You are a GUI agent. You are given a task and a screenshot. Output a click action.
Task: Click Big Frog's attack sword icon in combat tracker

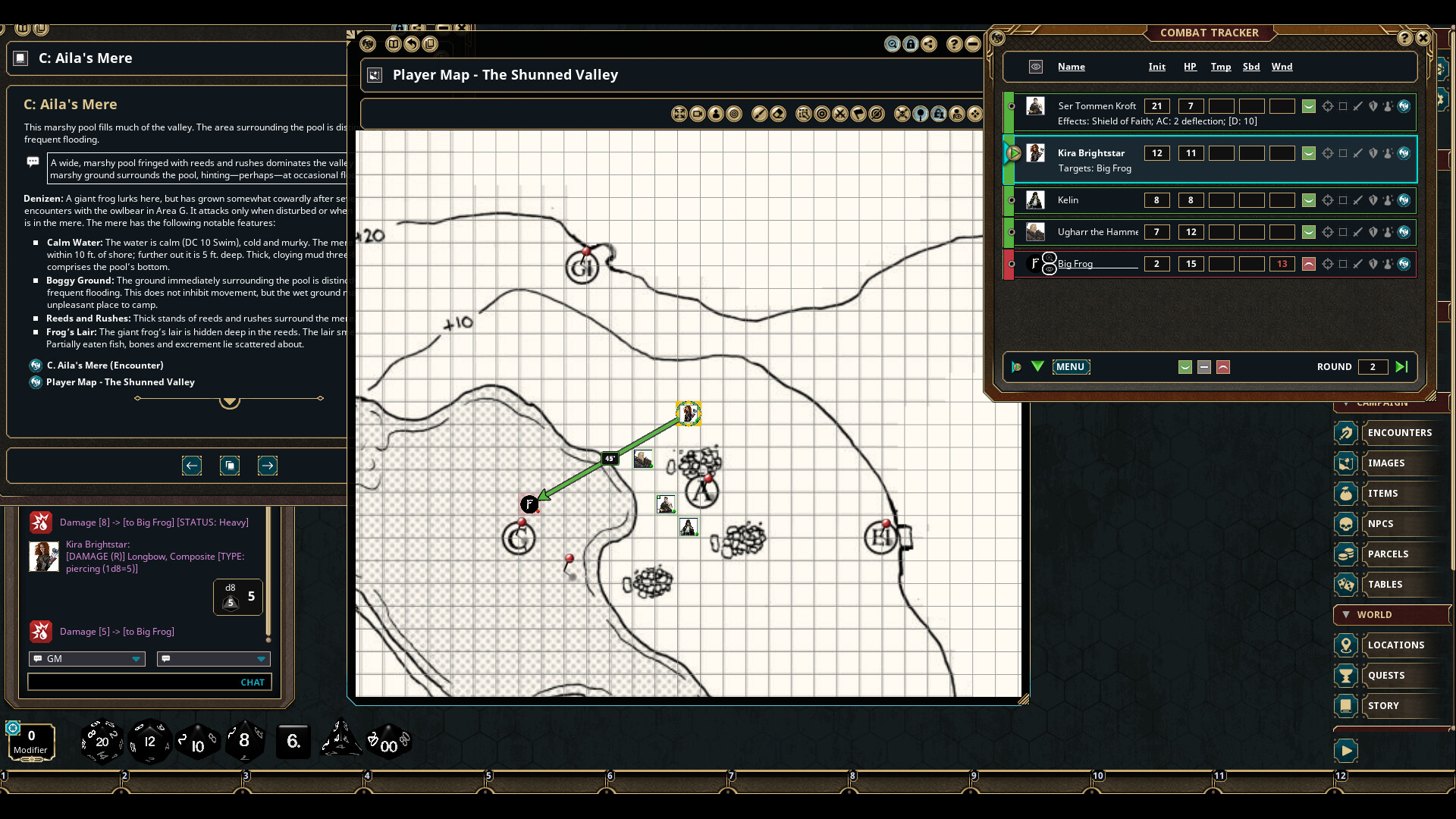coord(1357,264)
